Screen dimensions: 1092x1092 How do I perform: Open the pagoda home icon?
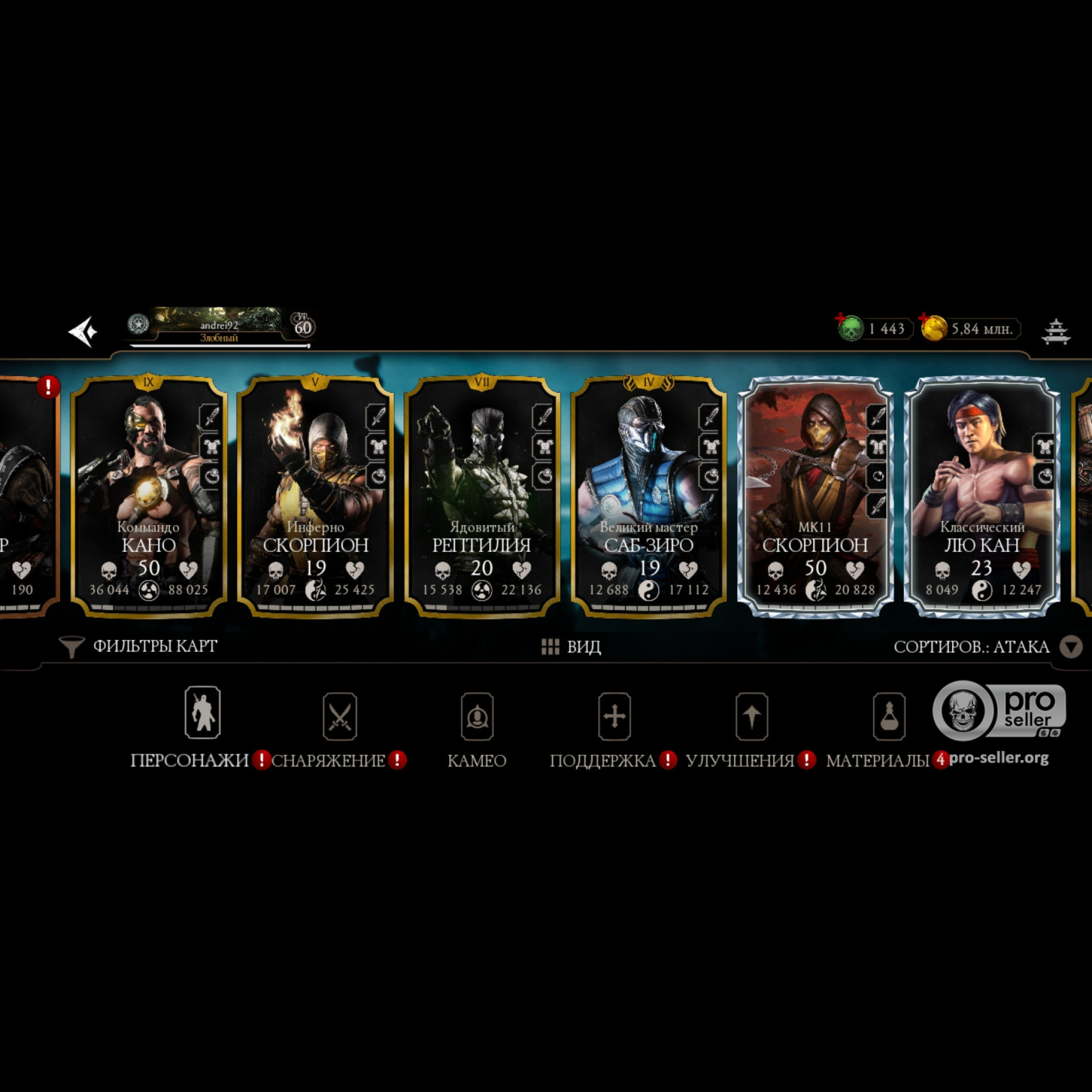click(1055, 331)
